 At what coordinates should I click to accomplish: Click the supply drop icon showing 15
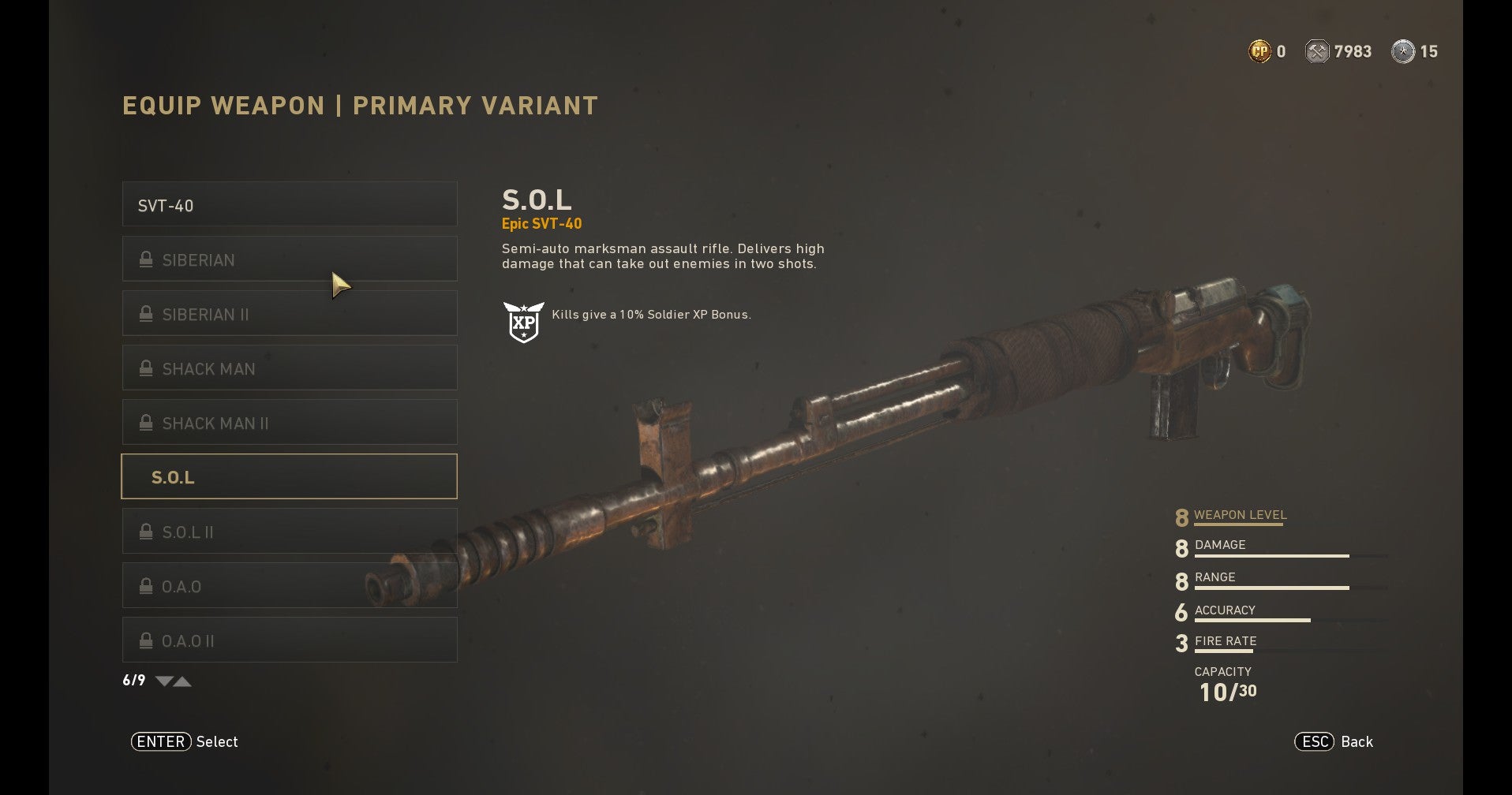[1402, 50]
